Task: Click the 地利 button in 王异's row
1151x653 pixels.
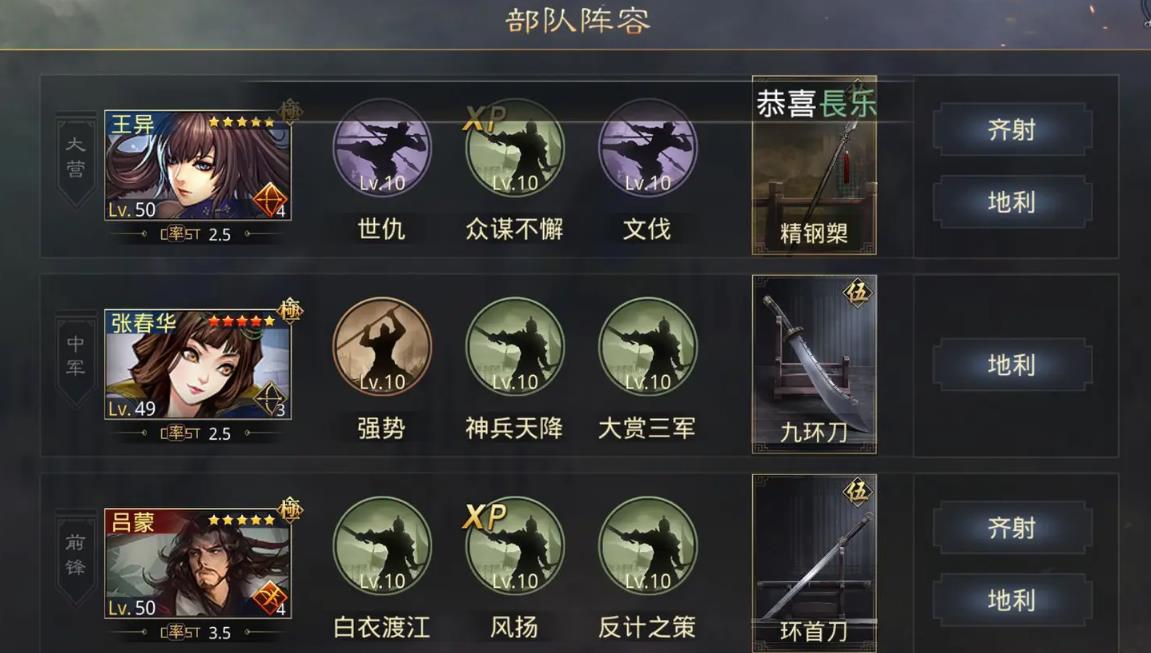Action: click(1012, 202)
